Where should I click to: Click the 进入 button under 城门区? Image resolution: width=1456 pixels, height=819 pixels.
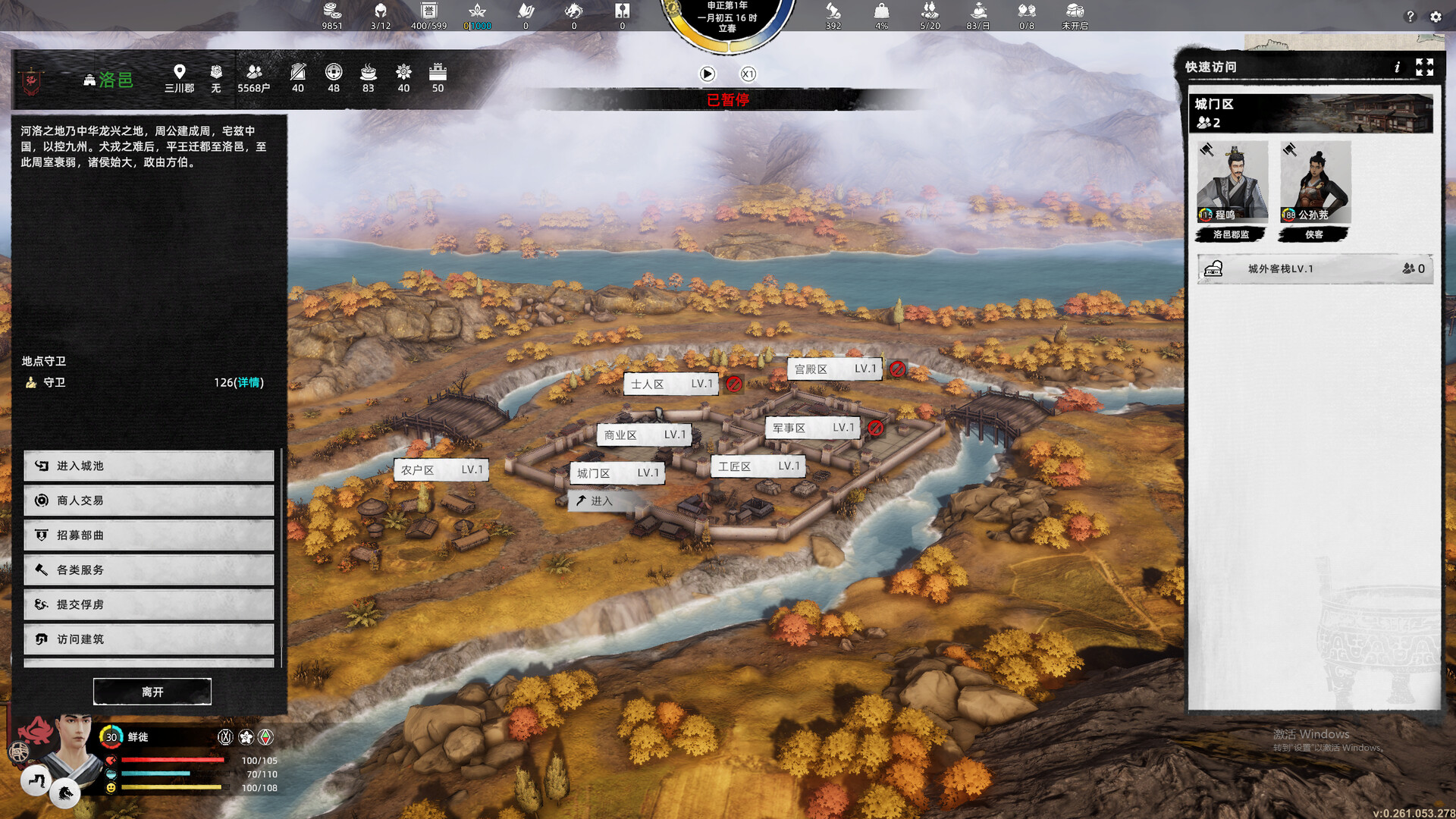[x=601, y=500]
